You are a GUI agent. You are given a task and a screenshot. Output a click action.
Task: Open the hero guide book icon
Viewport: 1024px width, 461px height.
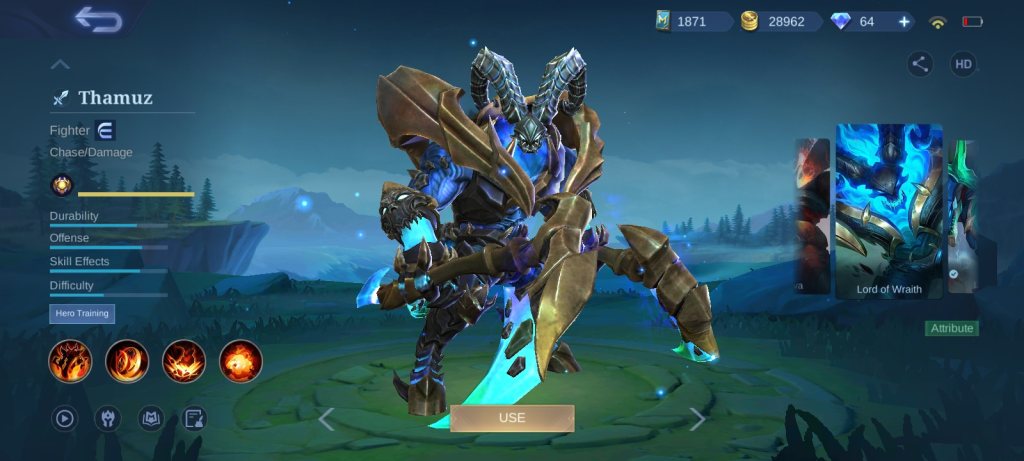click(x=151, y=418)
